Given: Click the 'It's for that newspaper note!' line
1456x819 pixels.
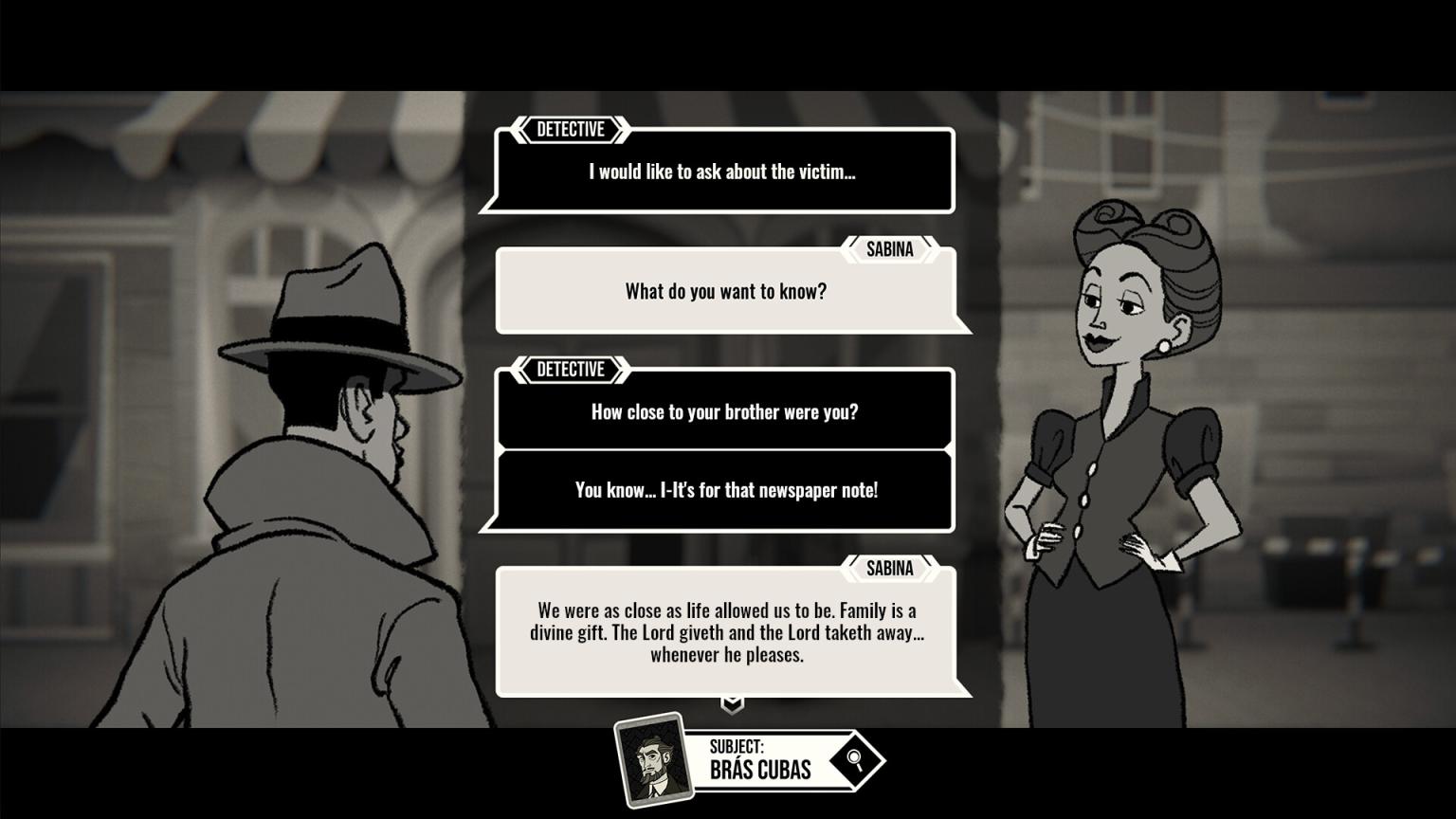Looking at the screenshot, I should click(724, 490).
